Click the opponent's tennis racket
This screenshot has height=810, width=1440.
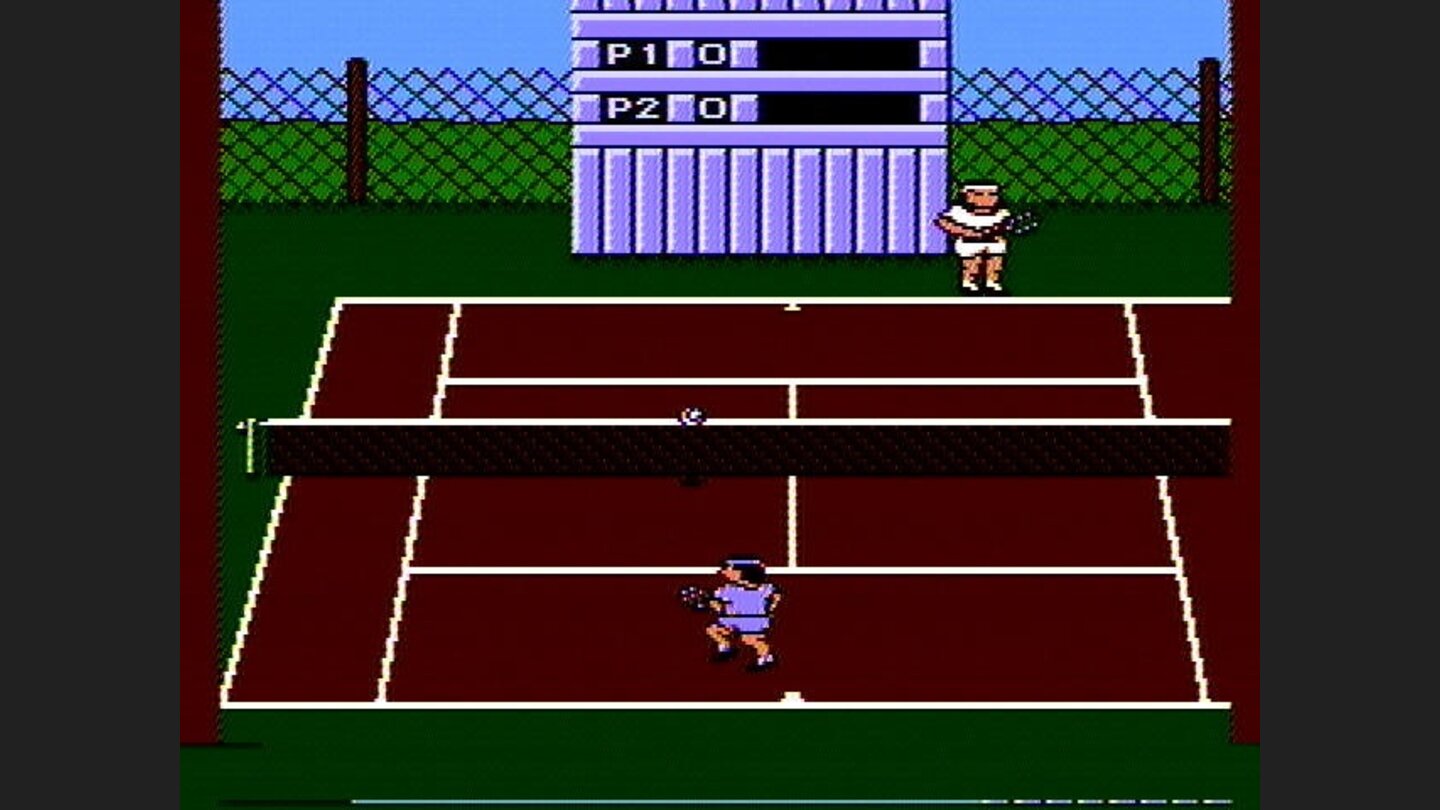click(1022, 222)
